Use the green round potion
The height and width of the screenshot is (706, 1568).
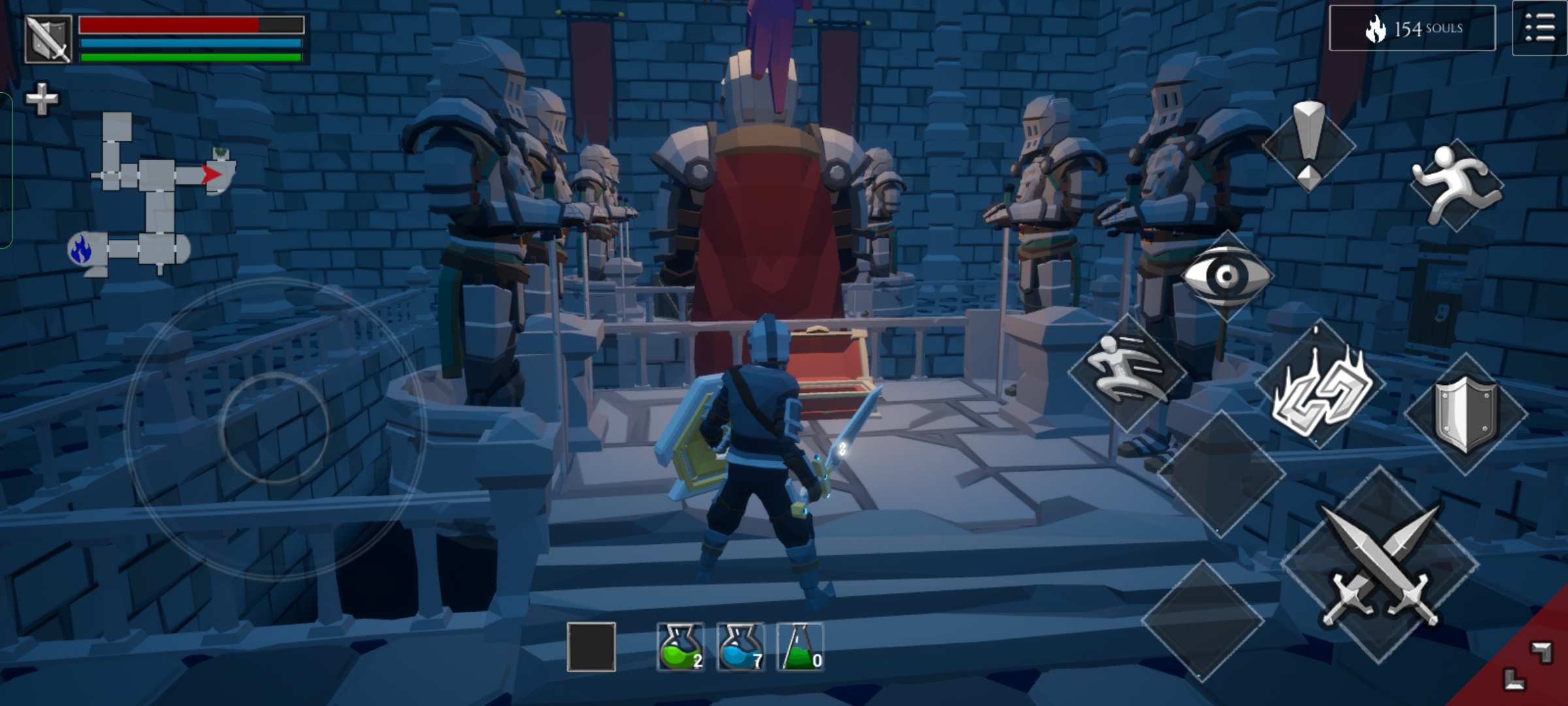click(x=680, y=647)
